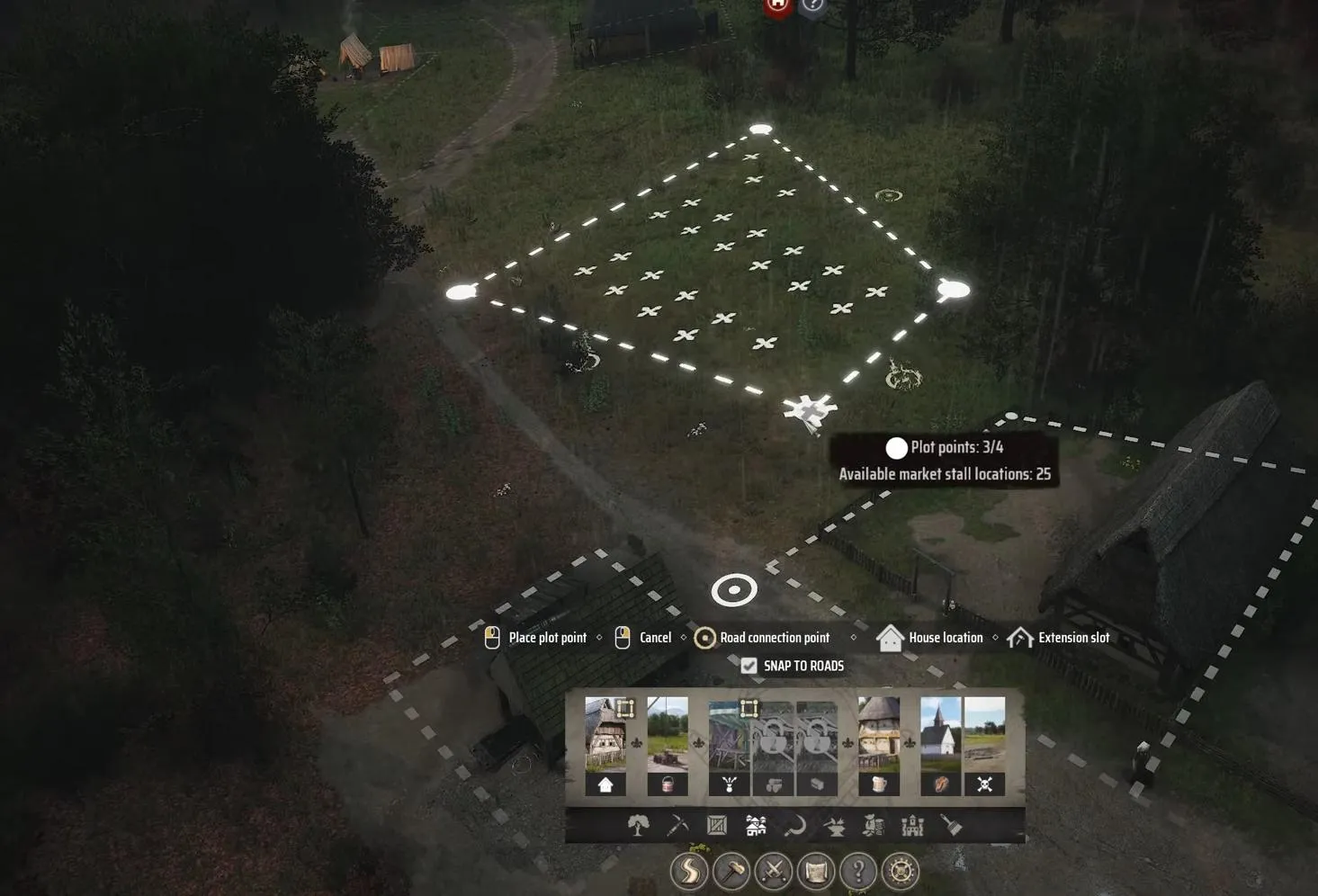The width and height of the screenshot is (1318, 896).
Task: Open the army crossed swords menu
Action: [x=774, y=871]
